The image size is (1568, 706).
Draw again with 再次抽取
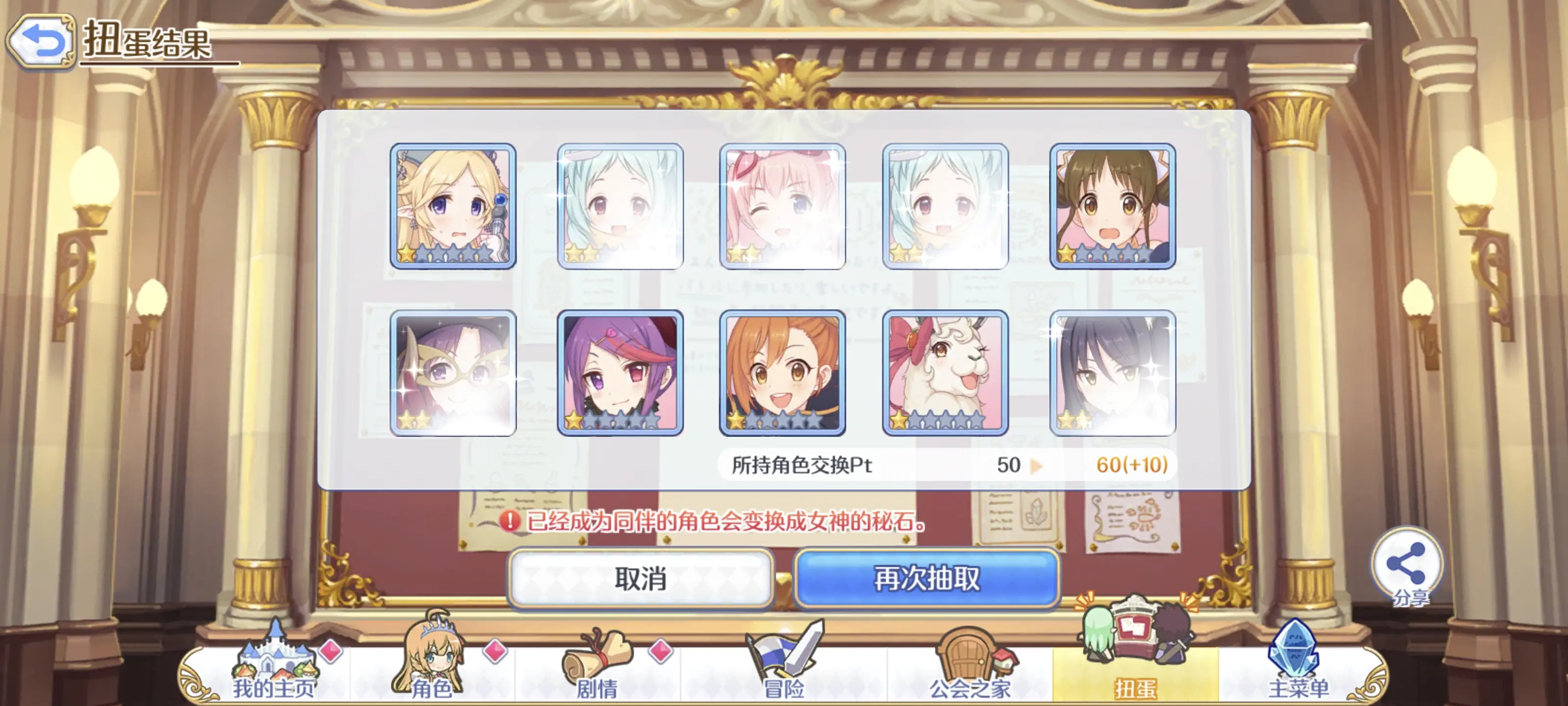pyautogui.click(x=927, y=578)
